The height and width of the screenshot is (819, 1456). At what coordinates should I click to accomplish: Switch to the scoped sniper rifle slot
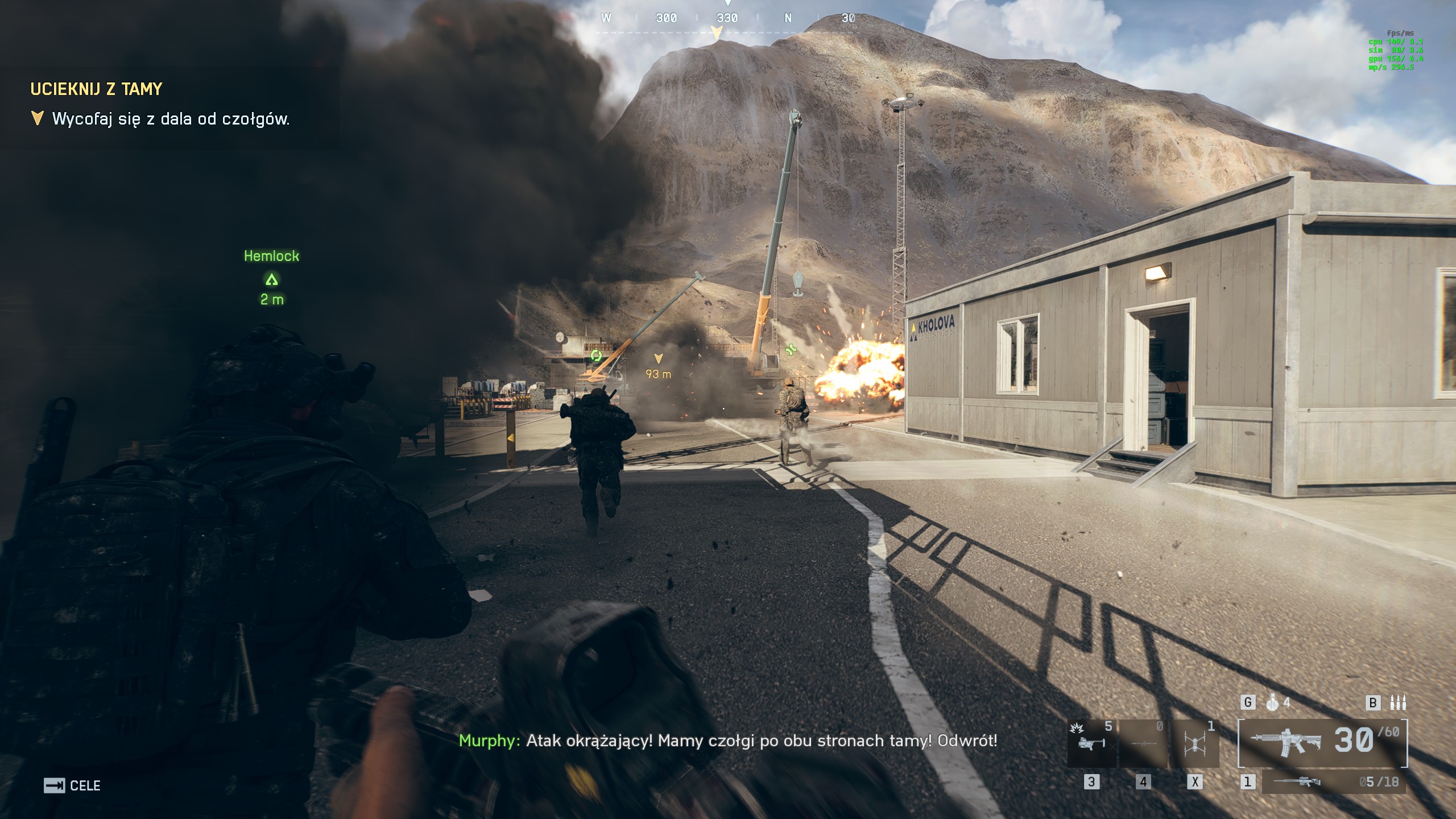[1334, 782]
